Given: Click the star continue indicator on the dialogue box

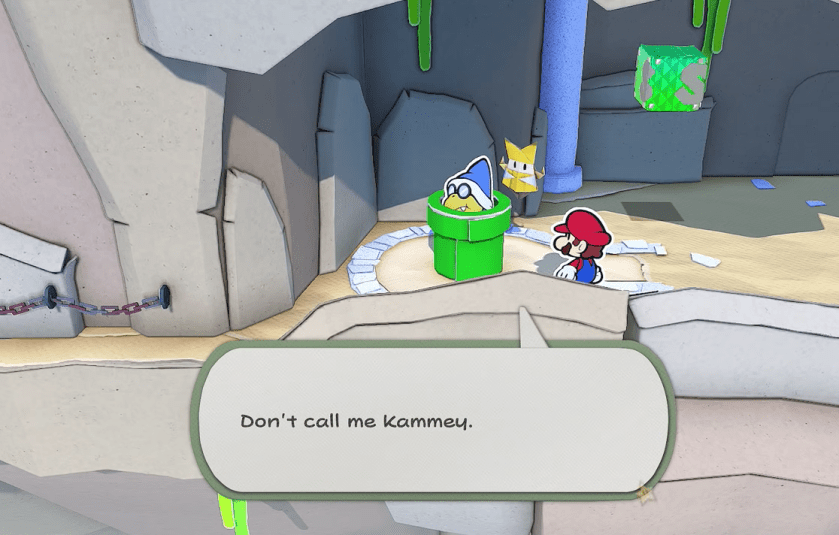Looking at the screenshot, I should (646, 492).
